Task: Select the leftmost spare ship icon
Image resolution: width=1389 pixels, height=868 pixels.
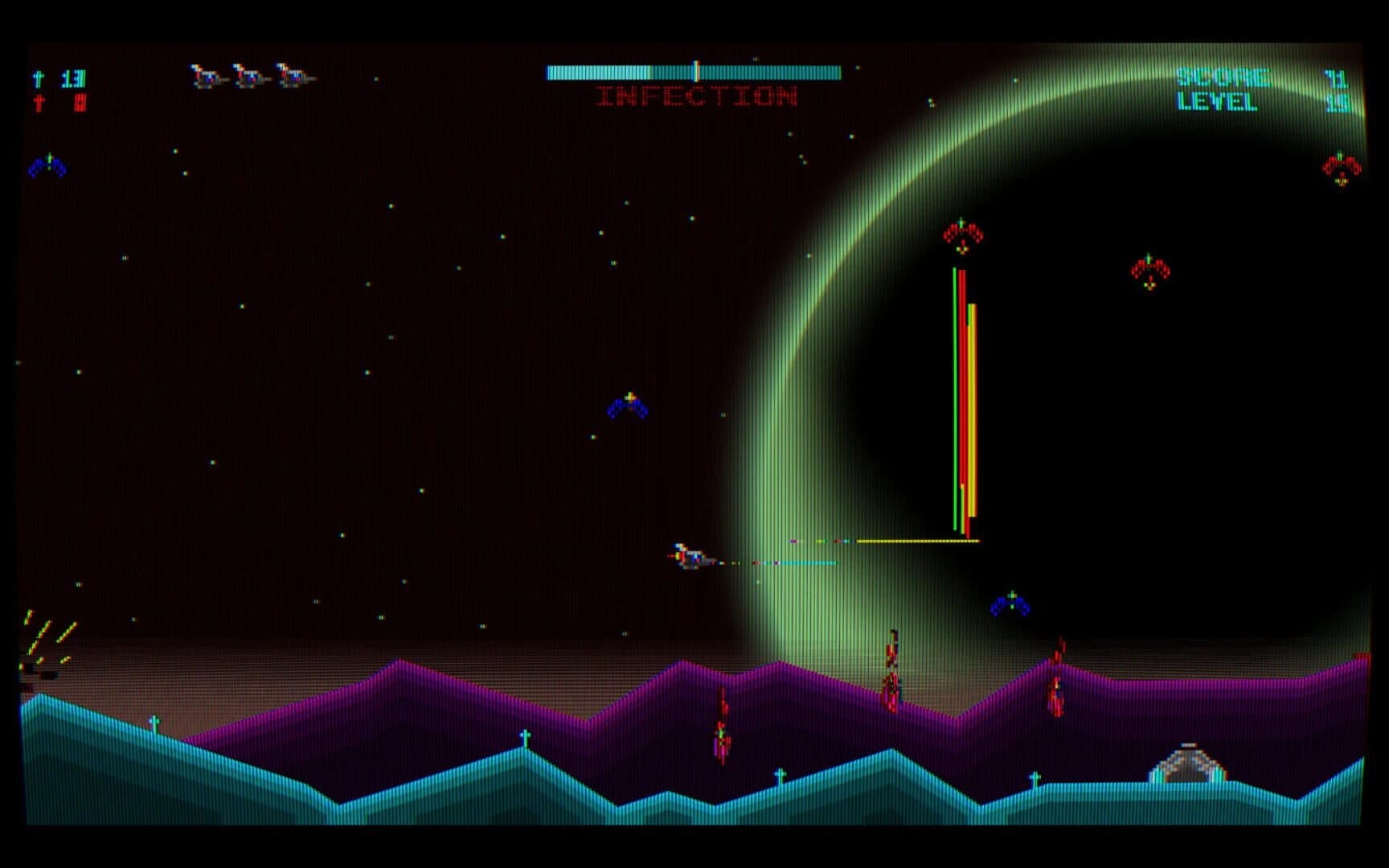Action: tap(207, 77)
